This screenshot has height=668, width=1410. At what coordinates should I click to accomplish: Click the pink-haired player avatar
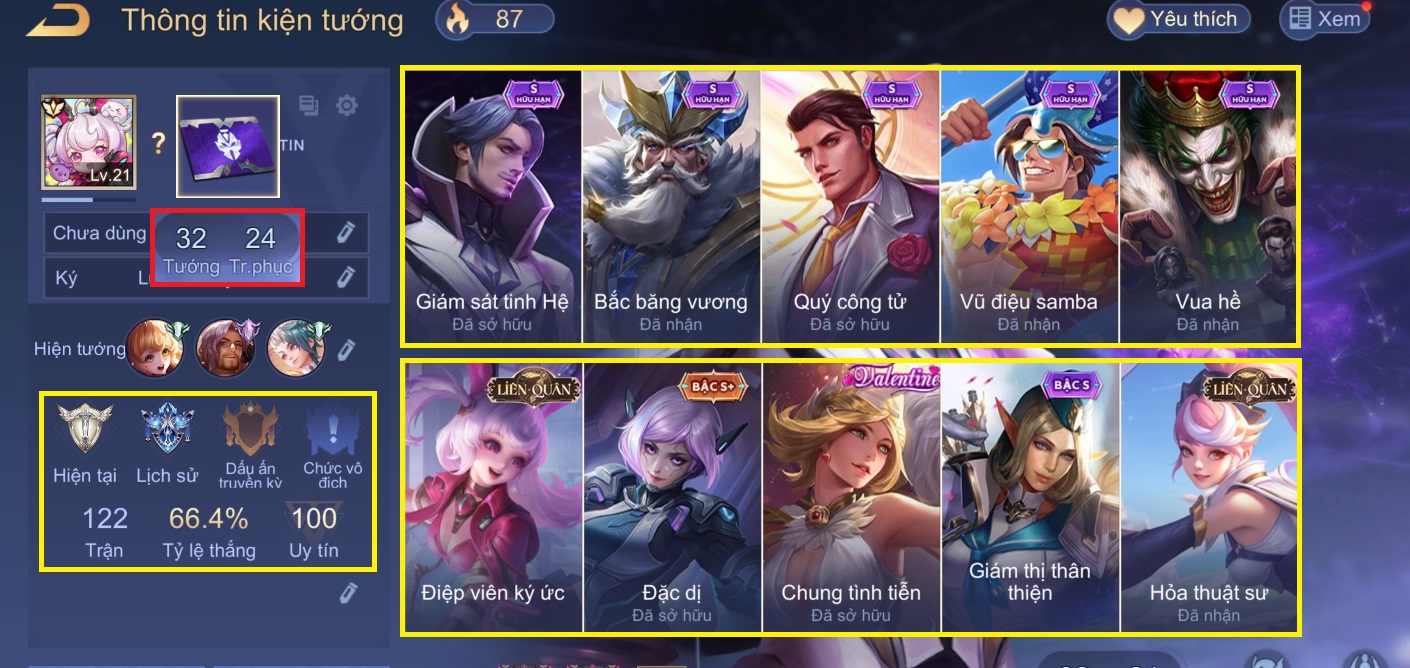88,142
